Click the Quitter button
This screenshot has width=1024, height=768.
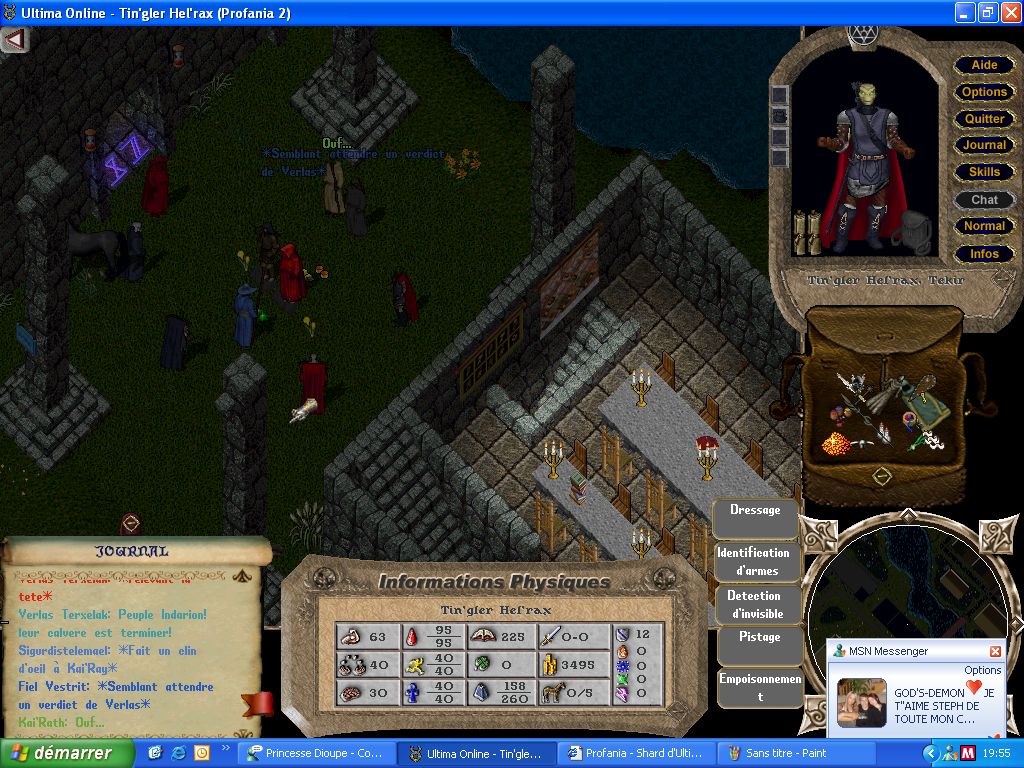tap(984, 119)
